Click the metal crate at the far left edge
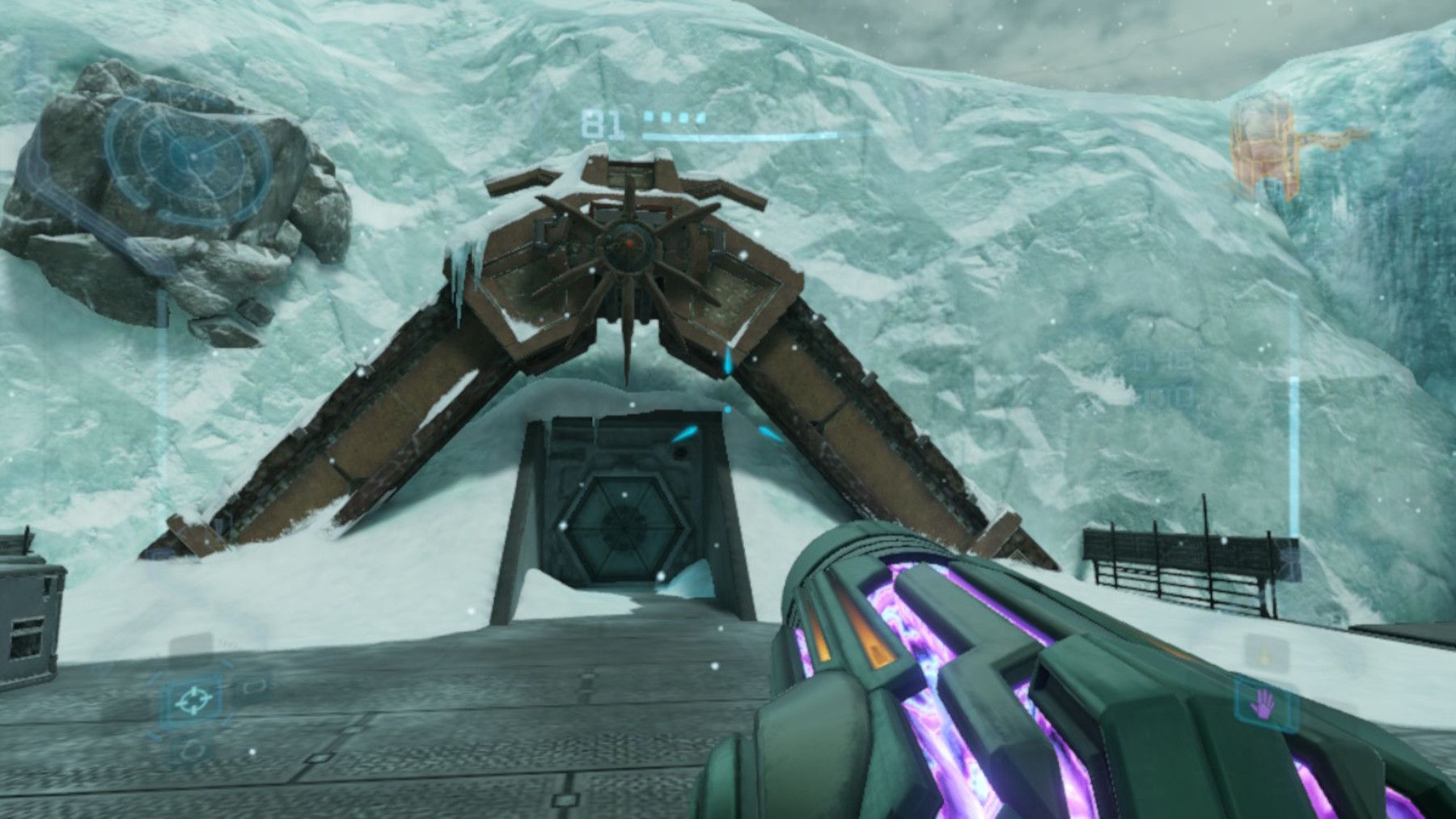Screen dimensions: 1456x819 click(28, 614)
